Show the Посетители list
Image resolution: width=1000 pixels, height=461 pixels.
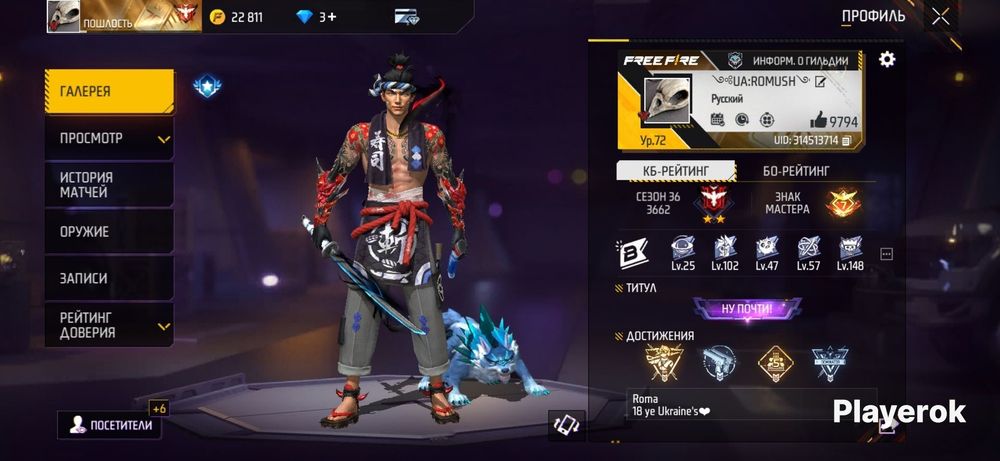(x=110, y=425)
